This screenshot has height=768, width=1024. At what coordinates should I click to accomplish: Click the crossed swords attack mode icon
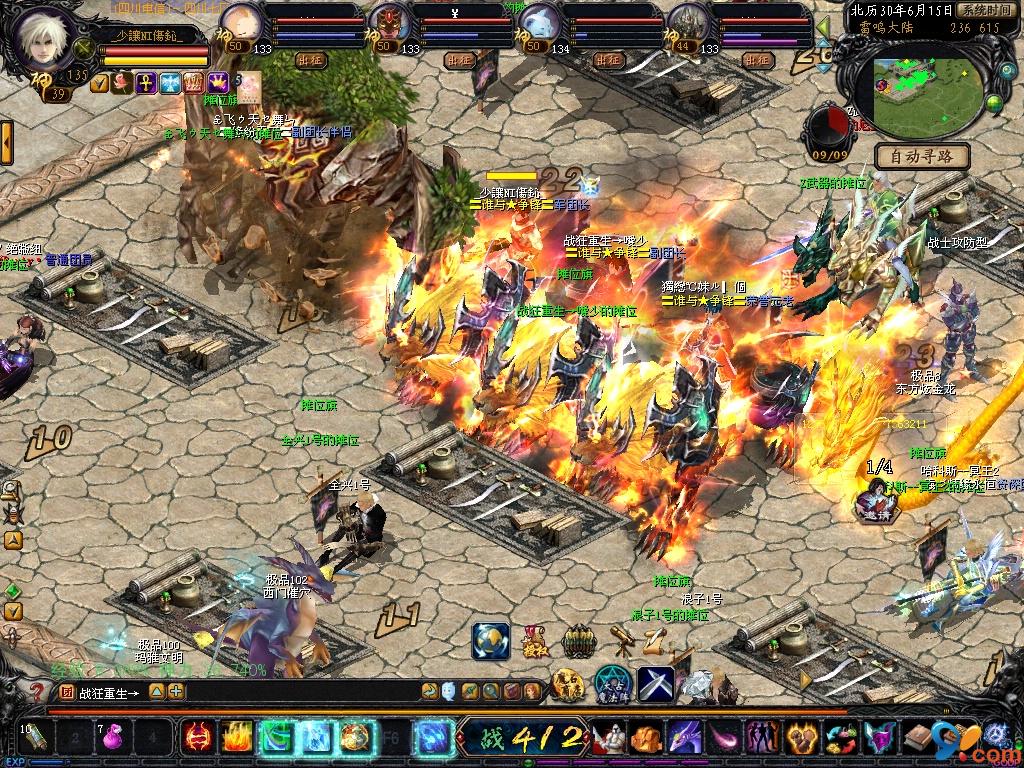tap(655, 684)
